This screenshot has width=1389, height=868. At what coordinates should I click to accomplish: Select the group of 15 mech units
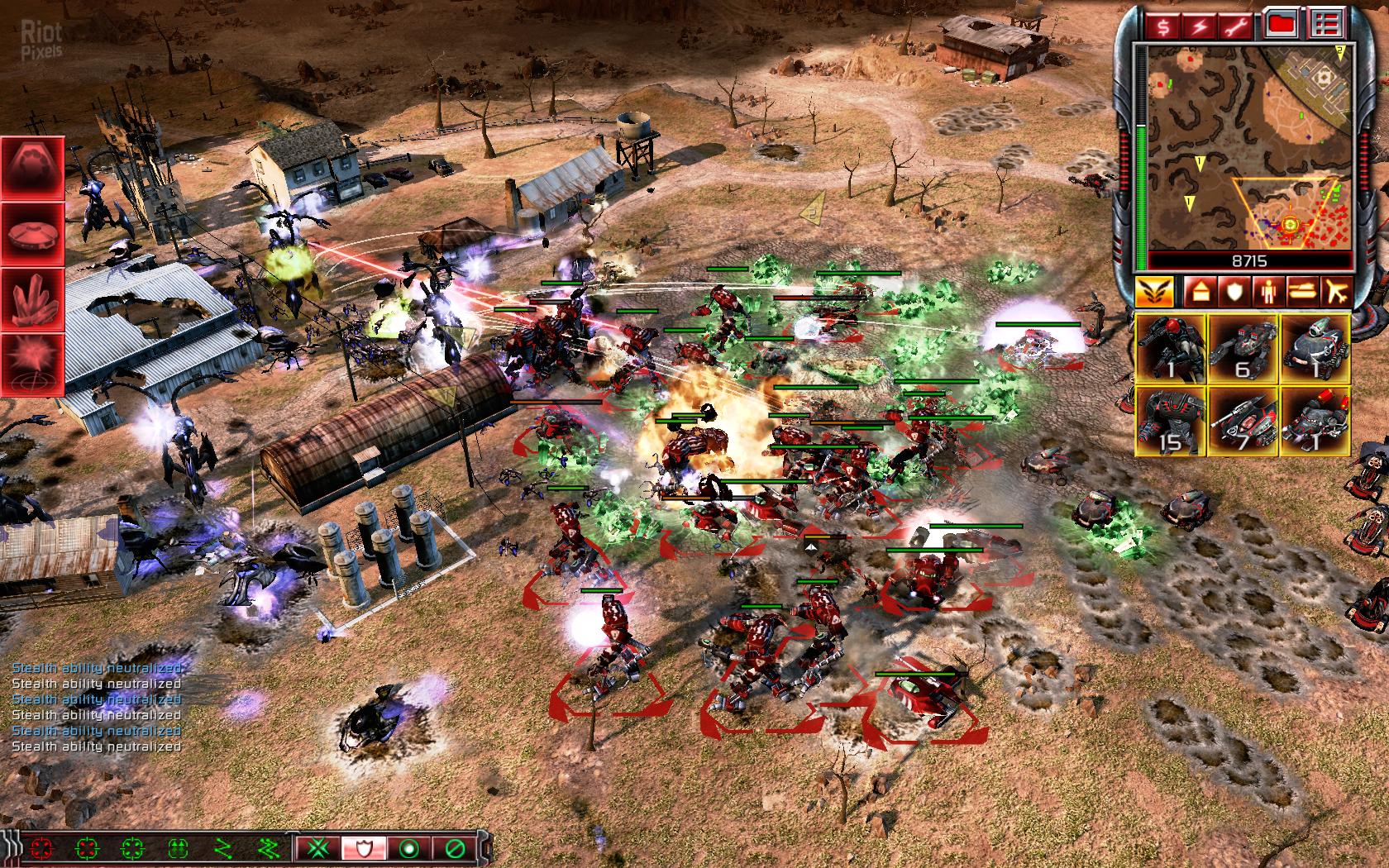click(x=1171, y=422)
